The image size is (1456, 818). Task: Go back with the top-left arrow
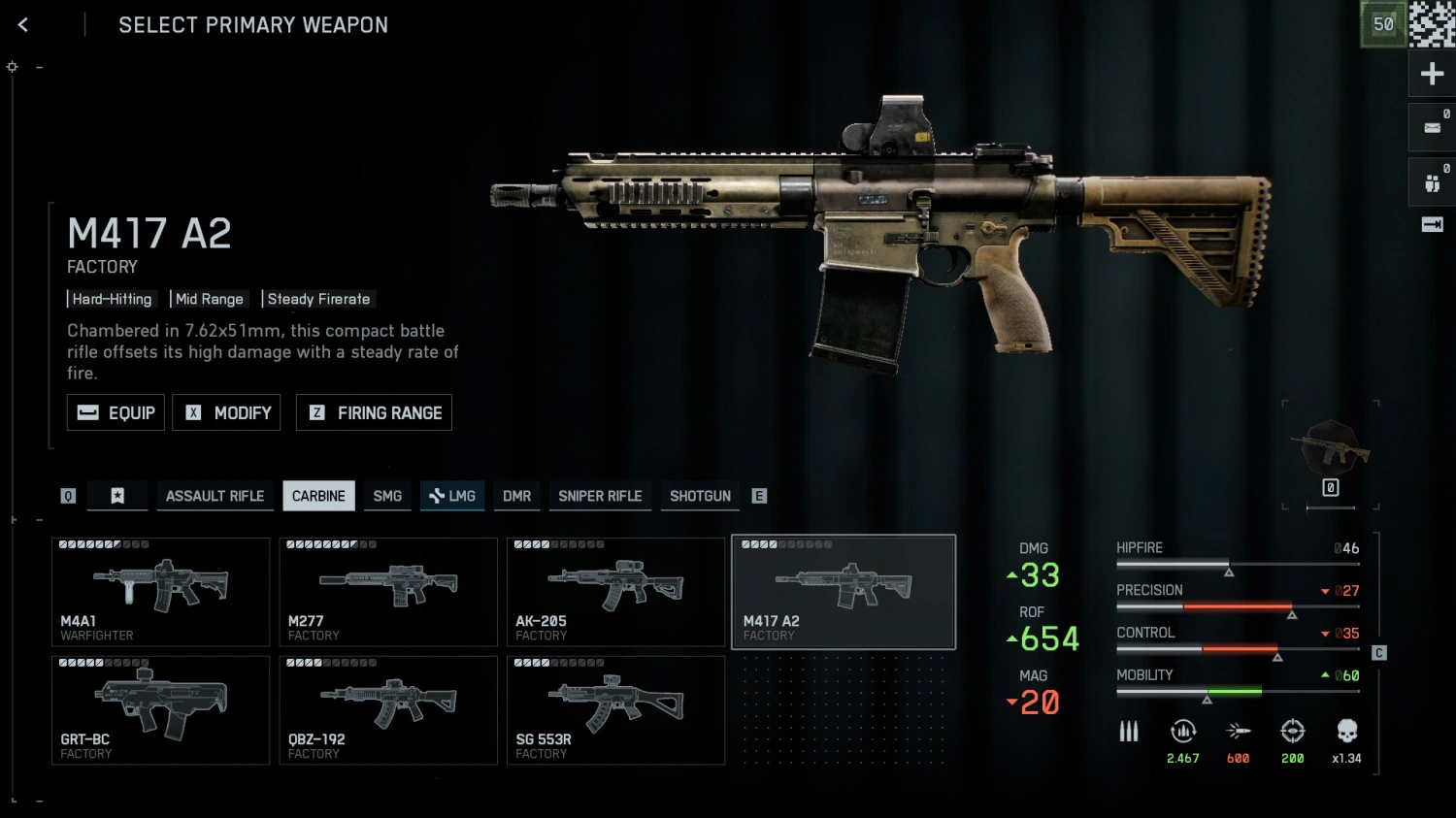click(x=23, y=25)
